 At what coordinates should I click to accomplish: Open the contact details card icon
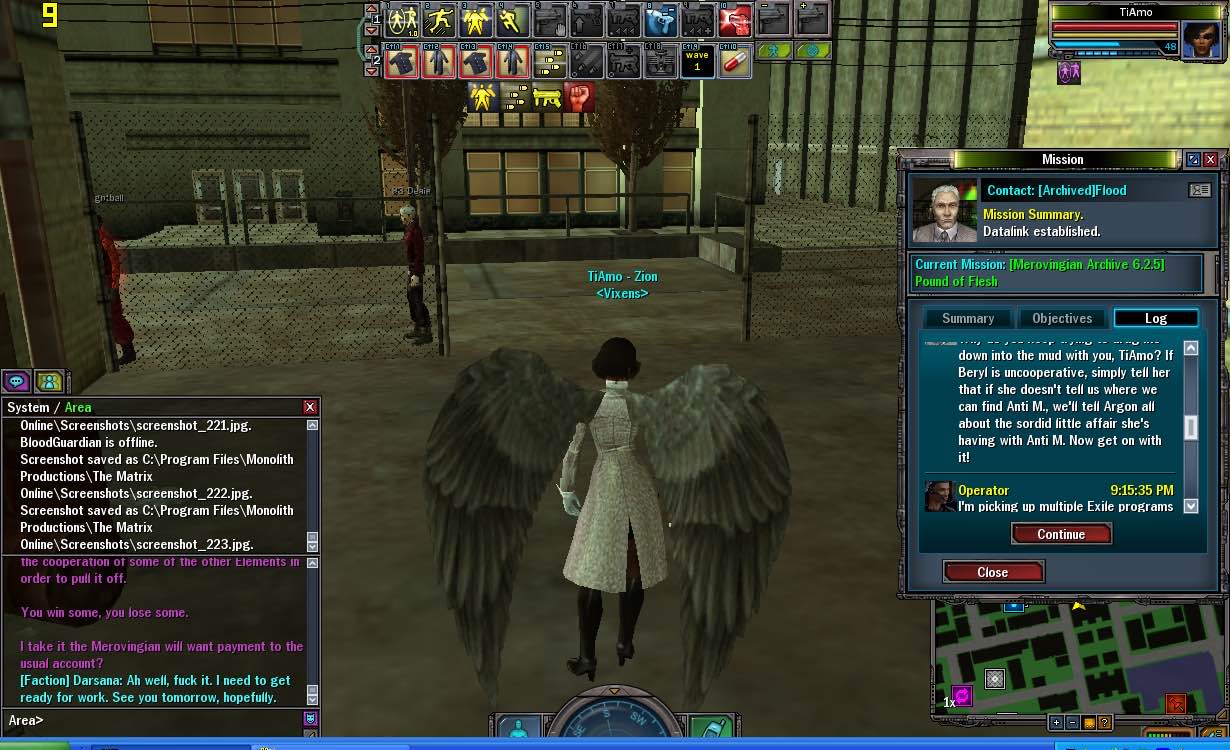(x=1199, y=190)
